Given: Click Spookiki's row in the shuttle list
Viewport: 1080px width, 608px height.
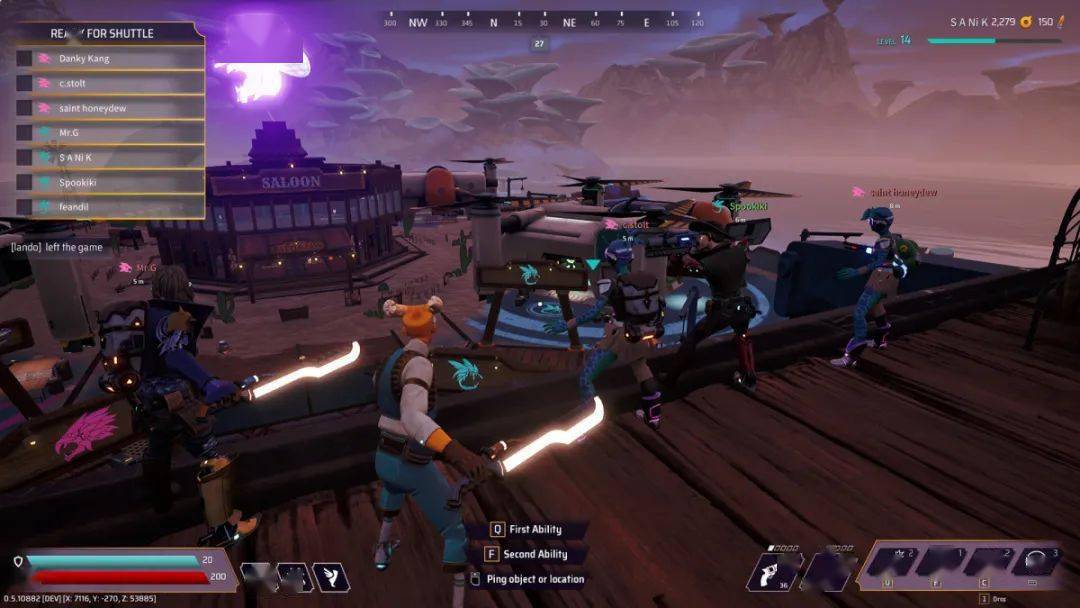Looking at the screenshot, I should pos(110,182).
